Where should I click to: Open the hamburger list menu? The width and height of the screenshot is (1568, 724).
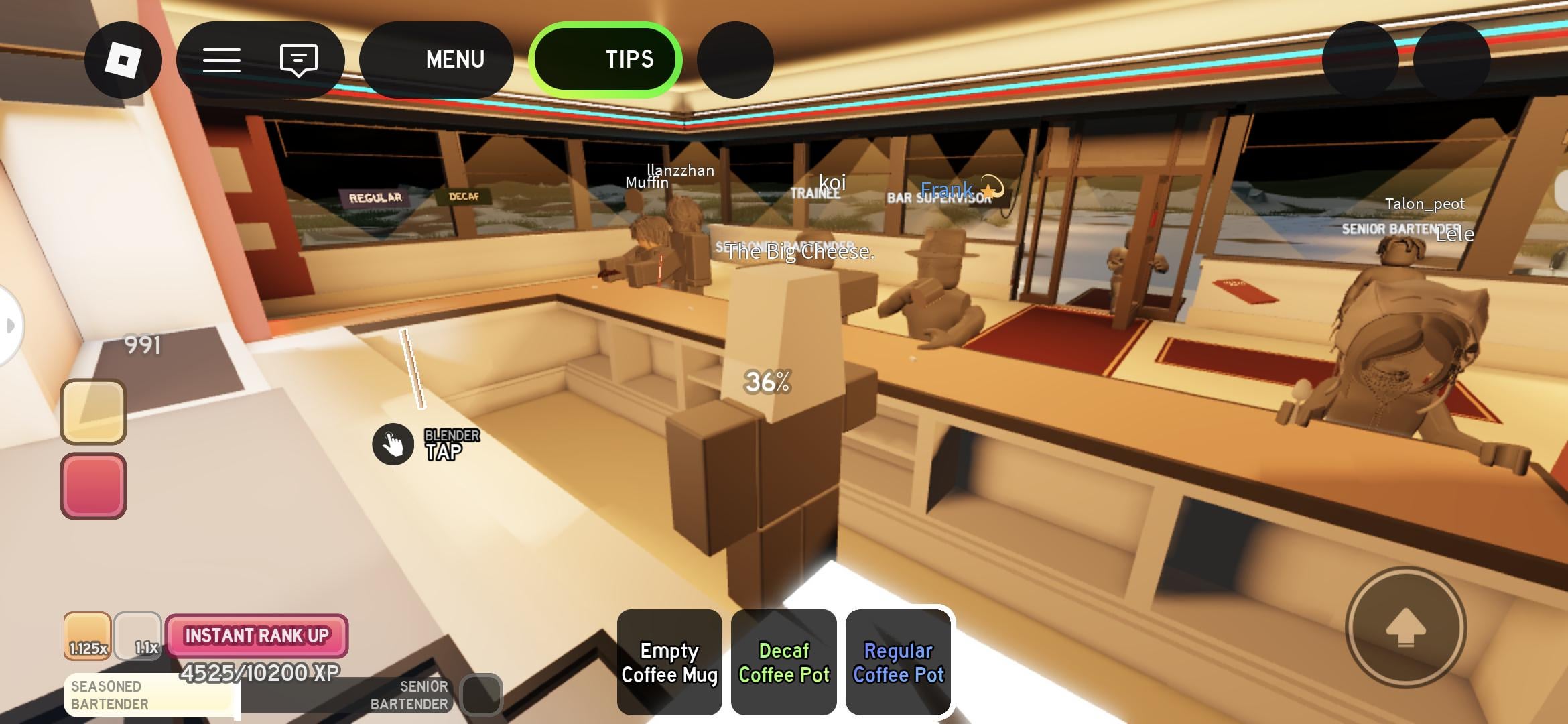tap(222, 60)
